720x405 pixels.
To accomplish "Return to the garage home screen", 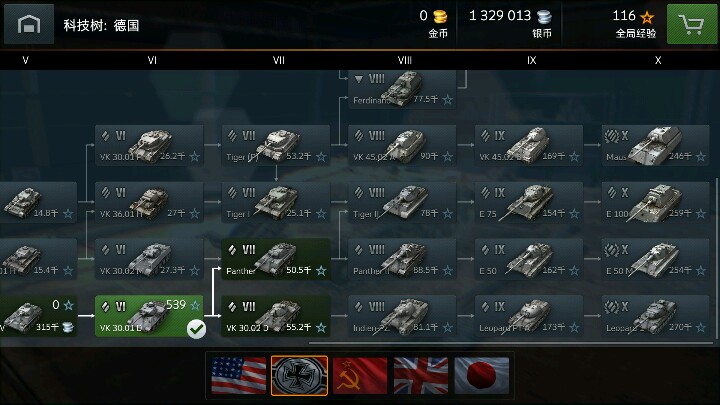I will pyautogui.click(x=29, y=23).
